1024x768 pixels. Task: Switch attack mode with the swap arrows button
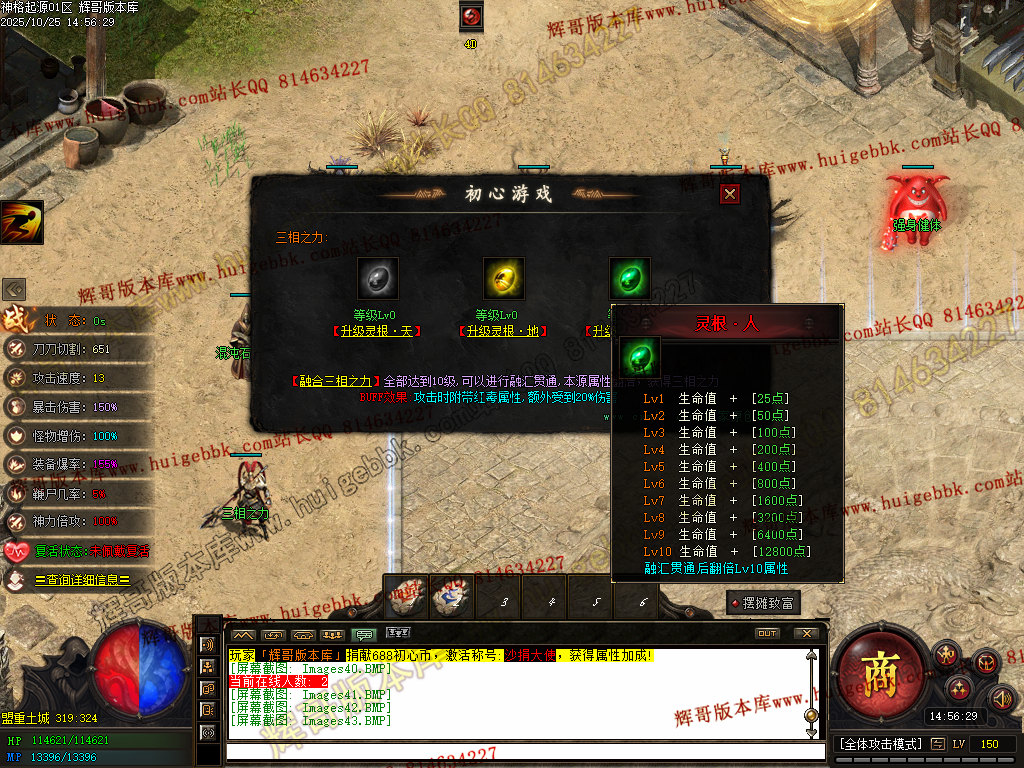click(937, 744)
